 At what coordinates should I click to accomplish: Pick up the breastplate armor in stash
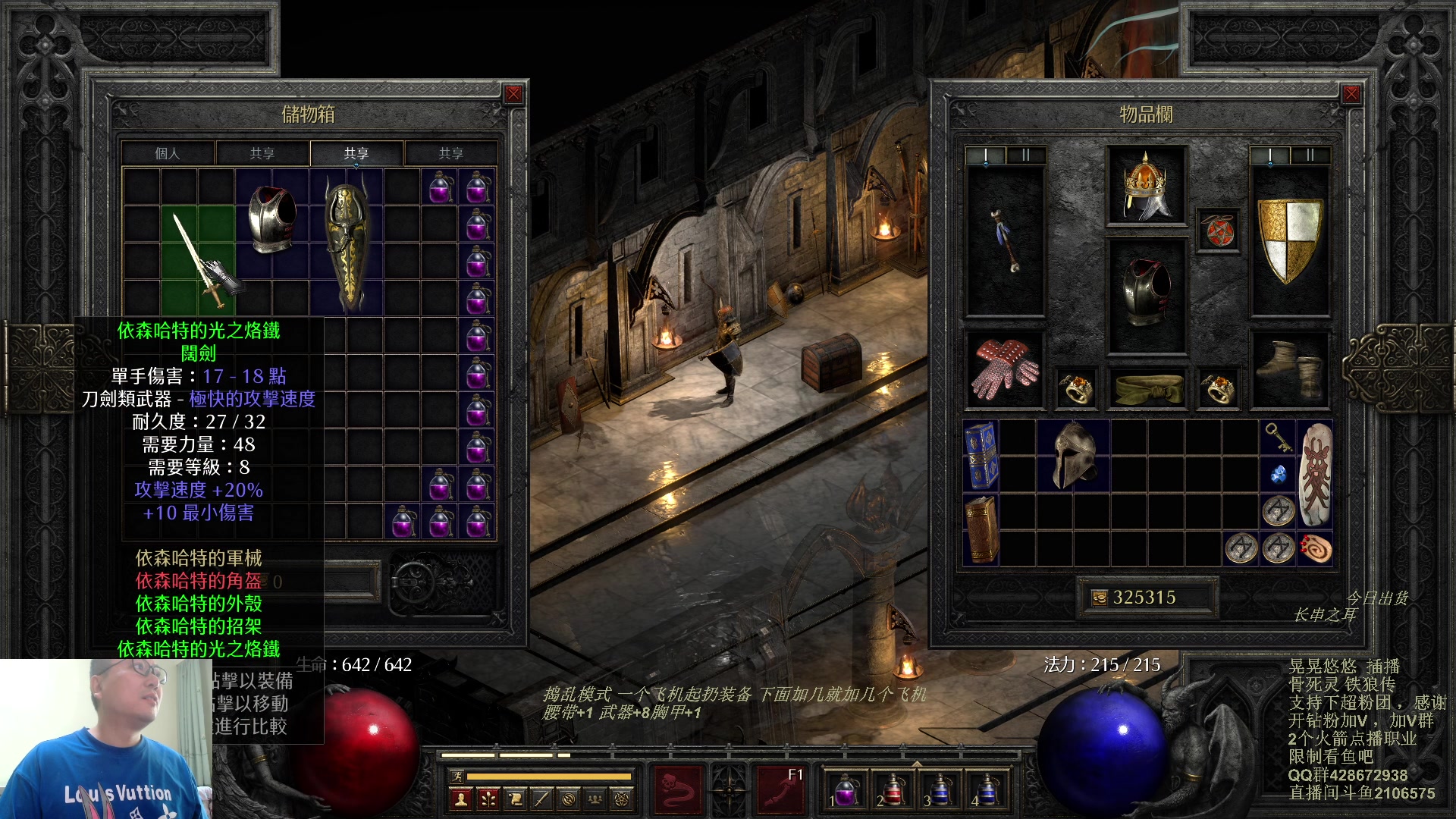tap(272, 219)
